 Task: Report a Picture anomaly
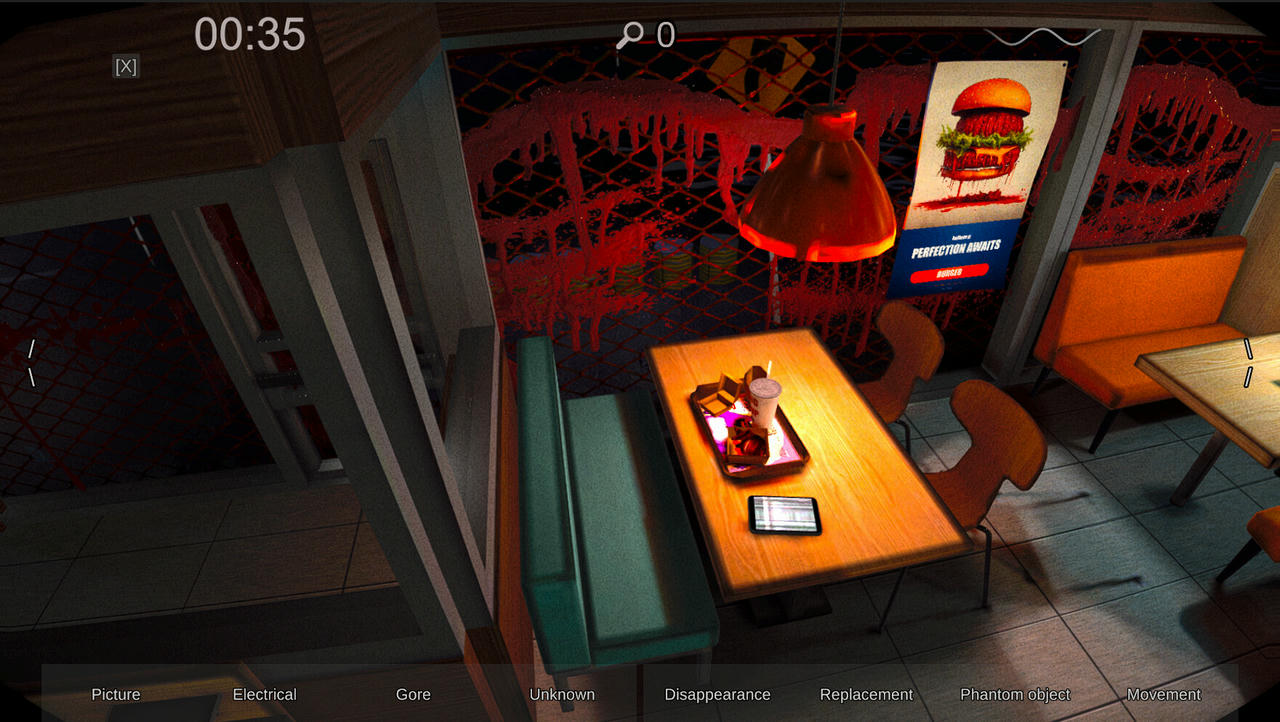[x=116, y=694]
